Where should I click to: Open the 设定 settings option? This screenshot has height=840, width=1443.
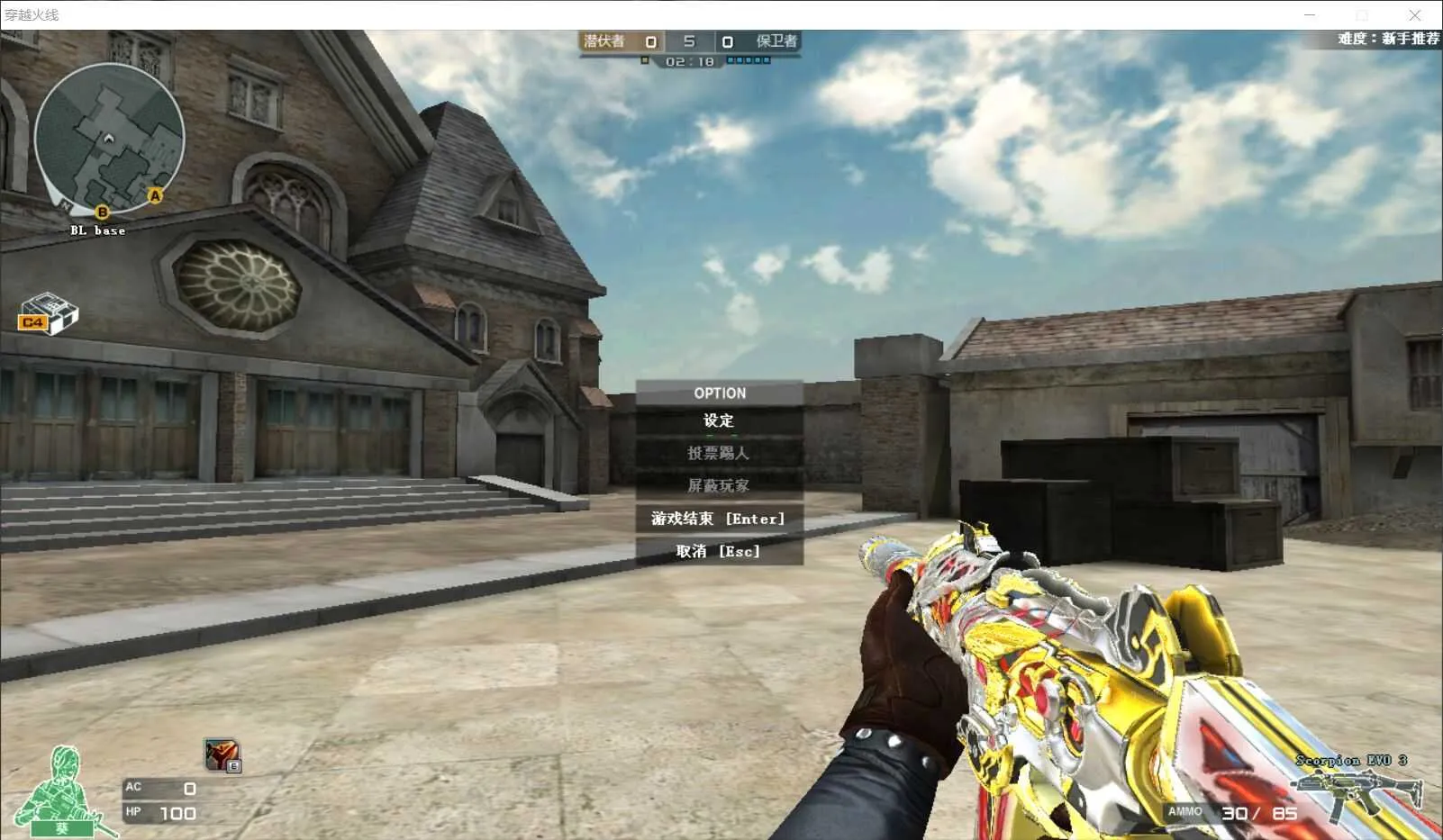click(719, 420)
